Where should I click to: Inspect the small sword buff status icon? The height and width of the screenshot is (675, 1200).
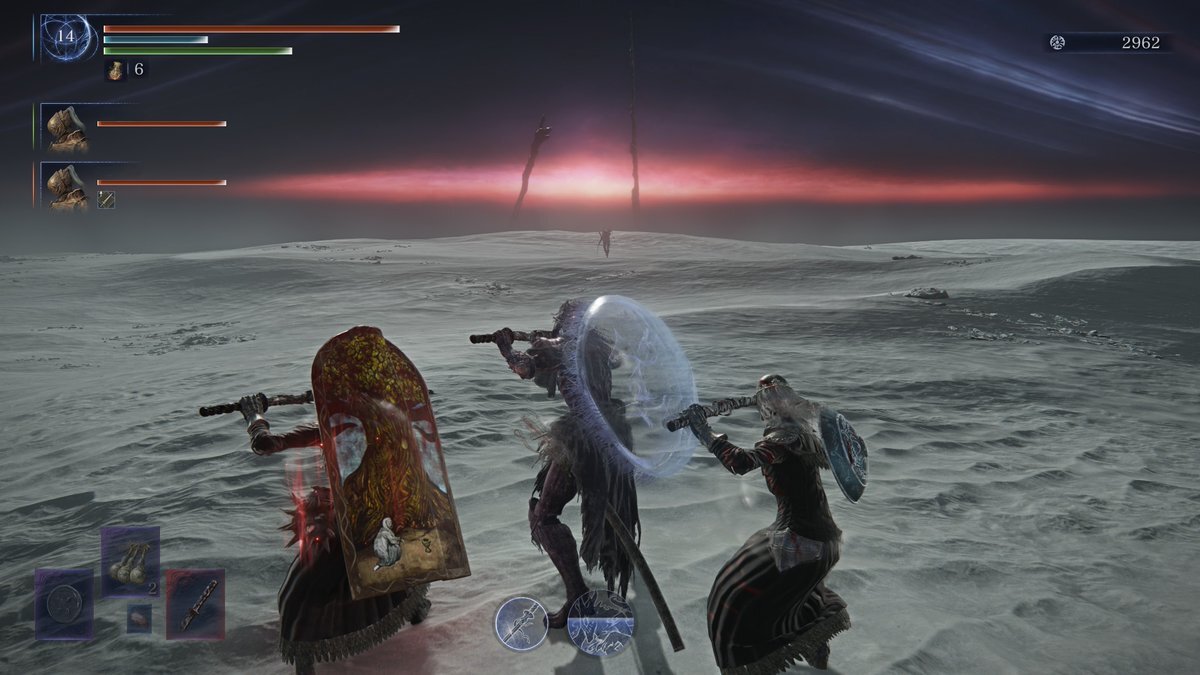pos(106,199)
